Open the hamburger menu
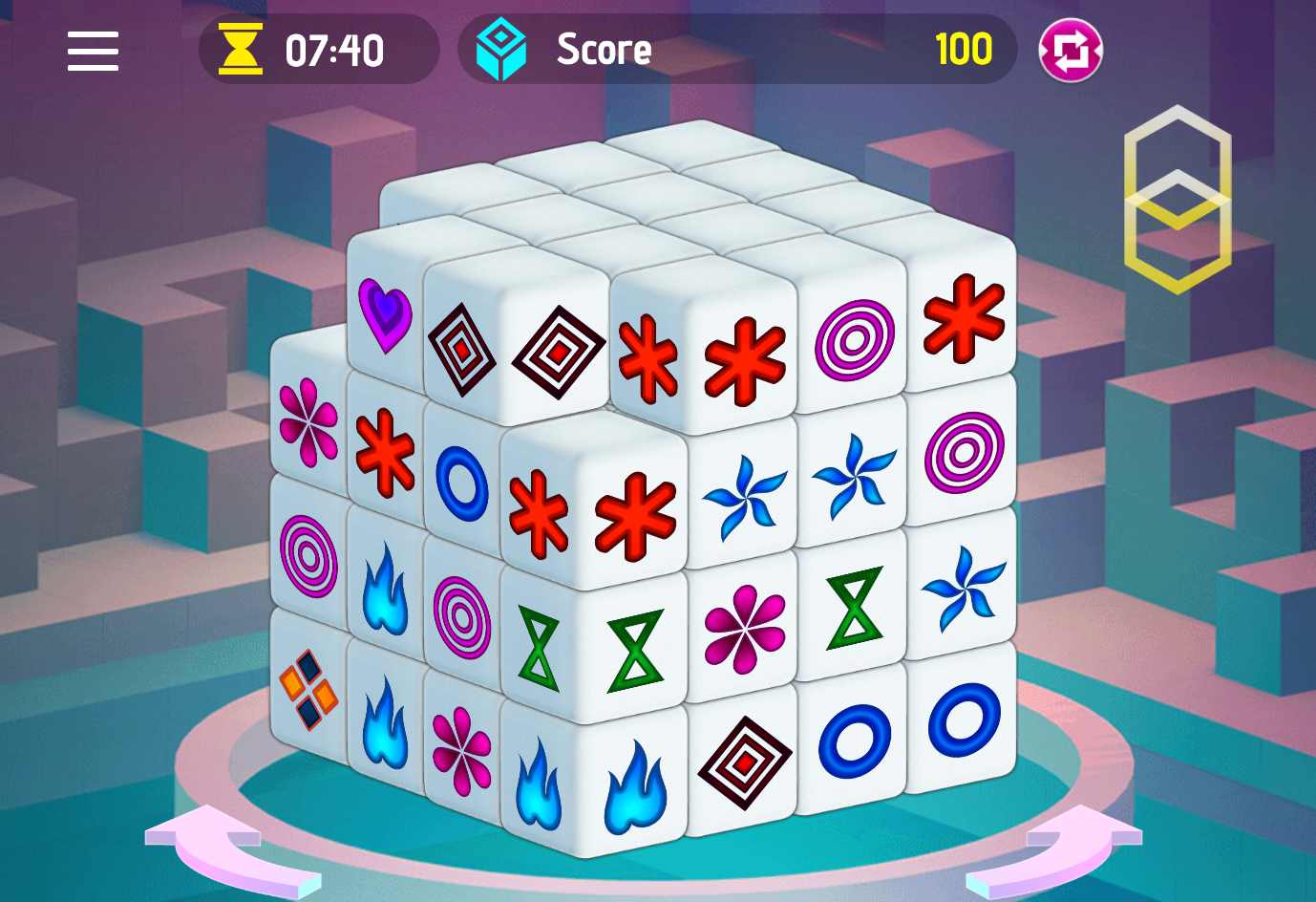Image resolution: width=1316 pixels, height=902 pixels. coord(93,51)
